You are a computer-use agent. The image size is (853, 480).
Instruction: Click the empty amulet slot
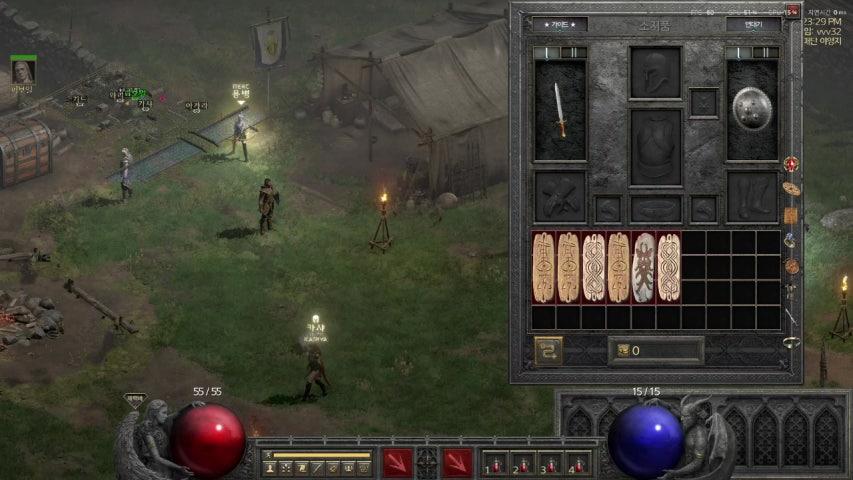[x=704, y=102]
